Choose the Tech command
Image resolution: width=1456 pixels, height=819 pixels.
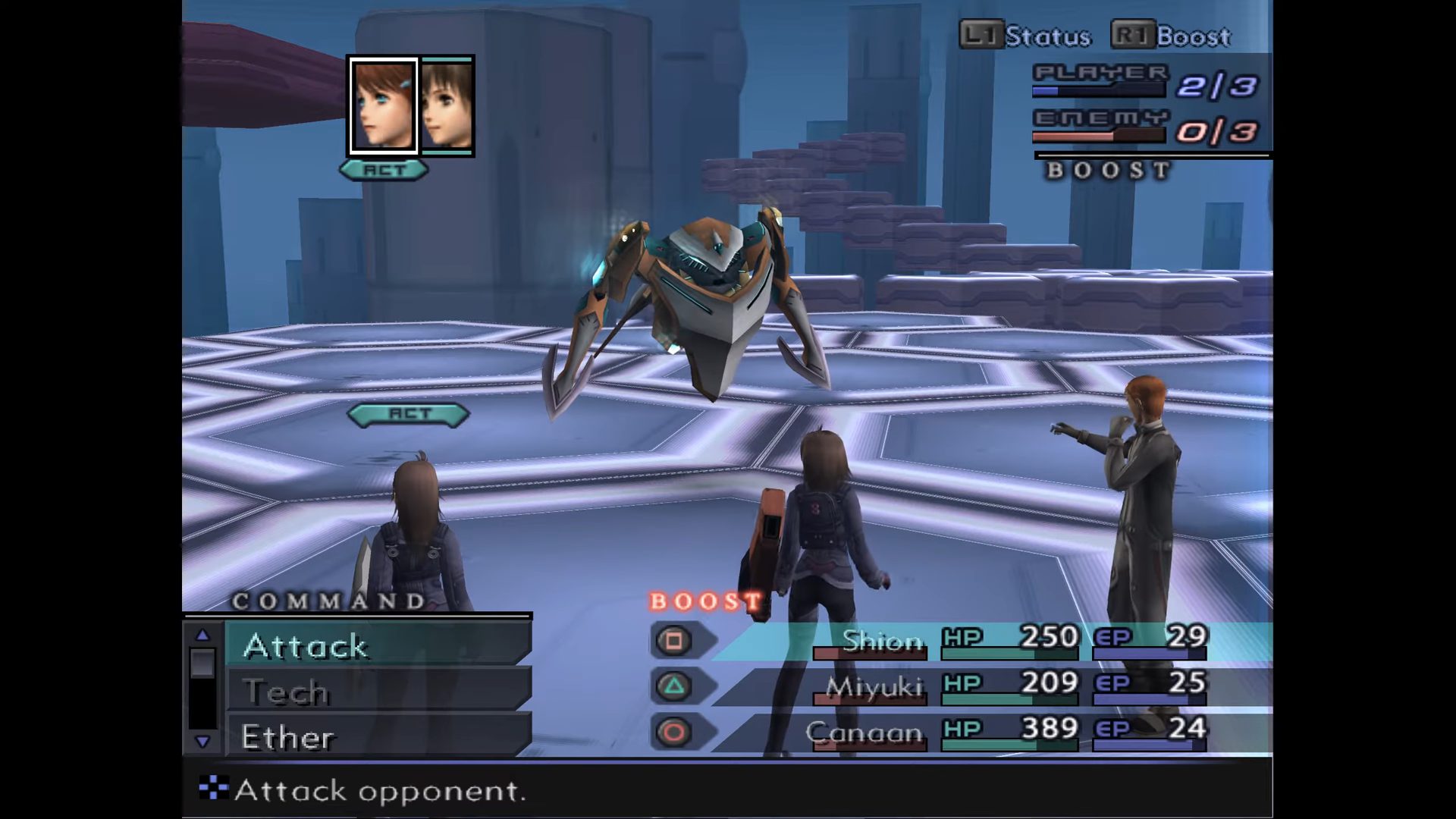click(x=378, y=691)
